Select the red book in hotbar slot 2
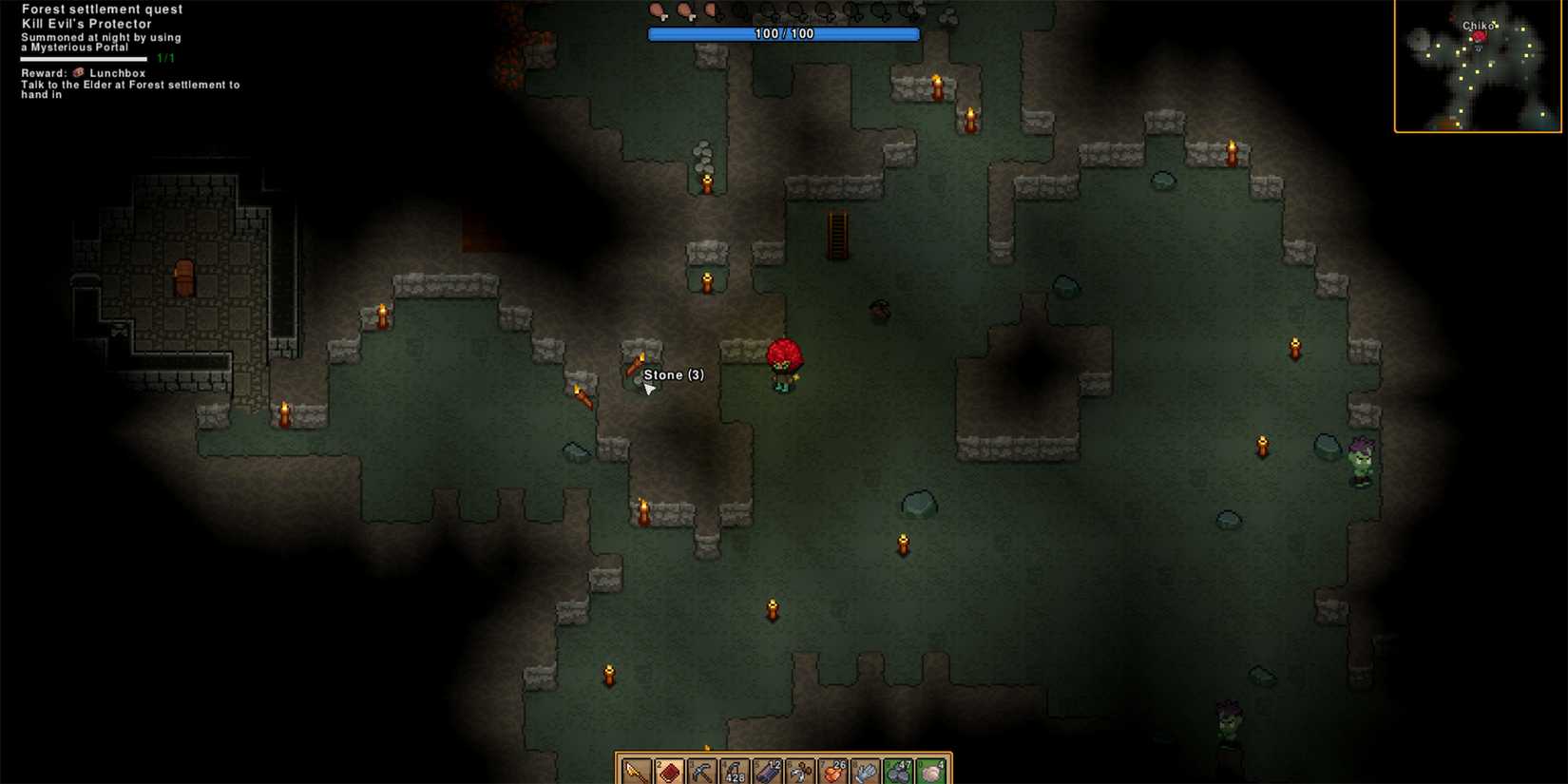 point(669,770)
